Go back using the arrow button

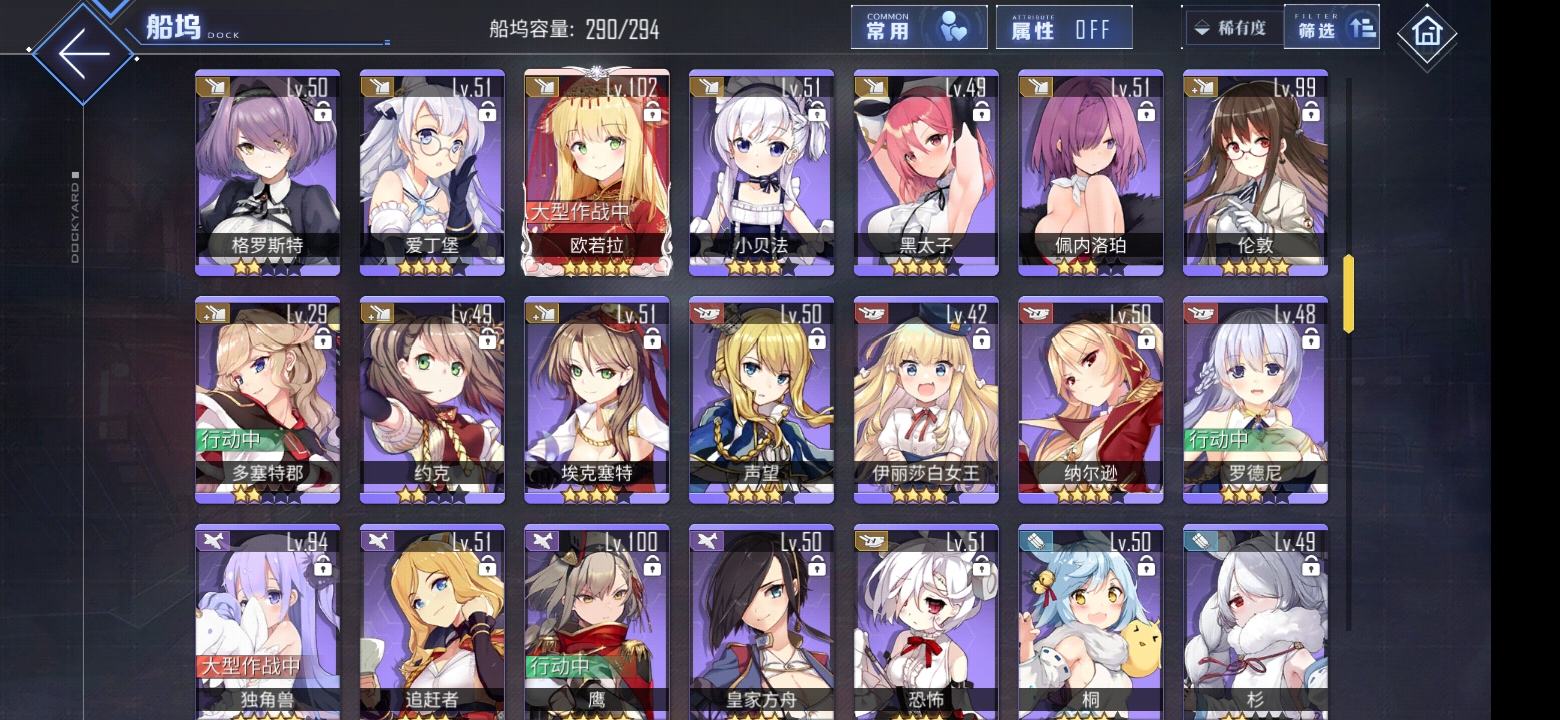82,52
